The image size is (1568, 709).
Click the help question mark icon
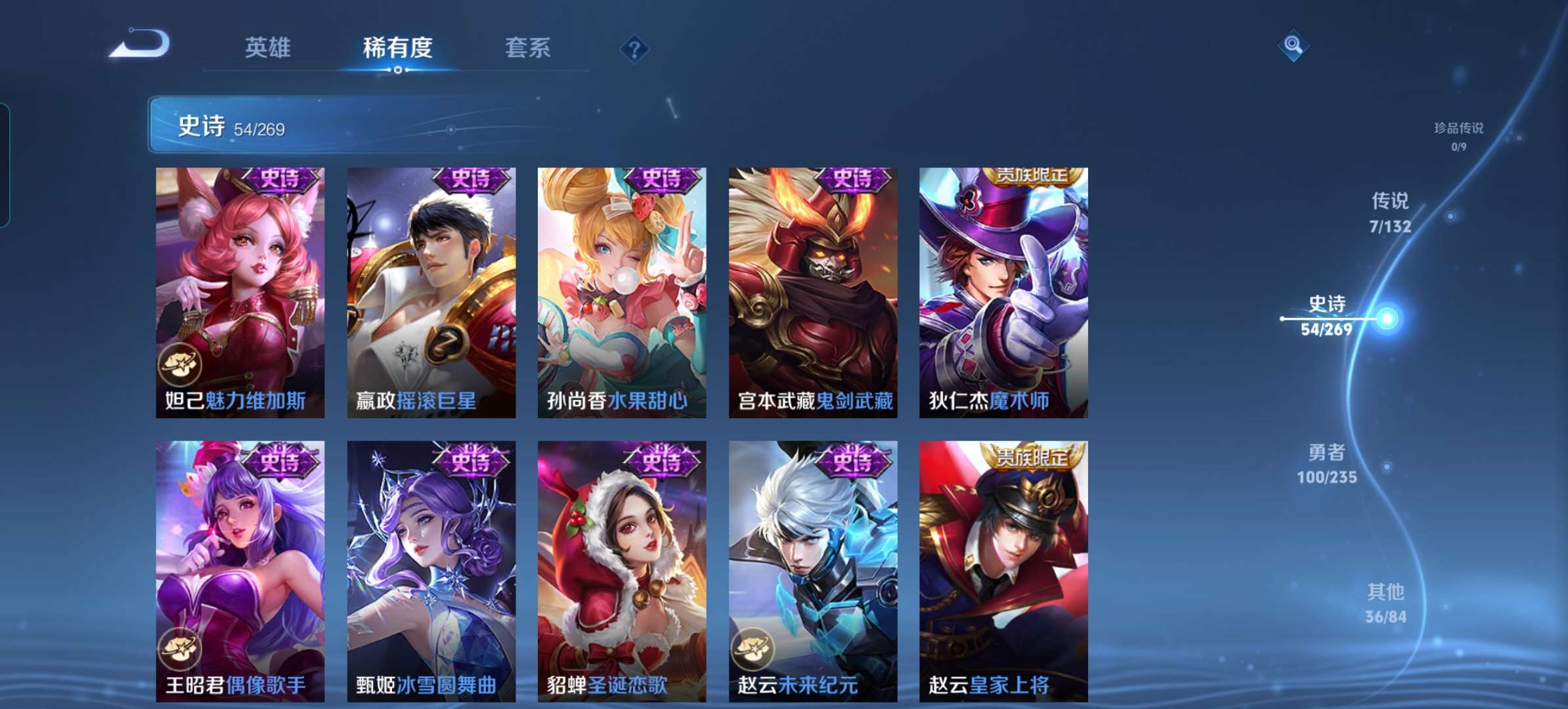click(634, 48)
